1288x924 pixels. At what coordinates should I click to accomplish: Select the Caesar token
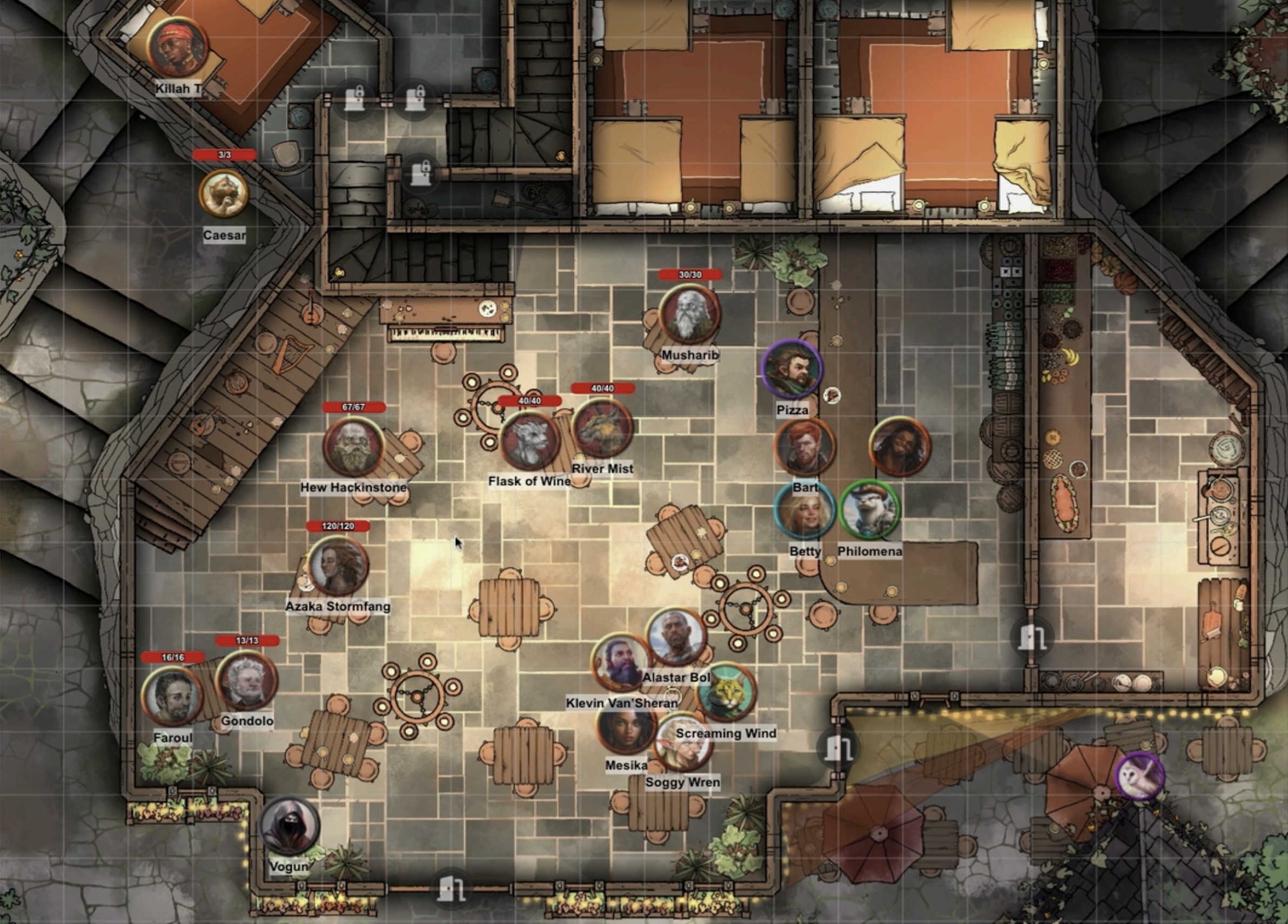[224, 194]
